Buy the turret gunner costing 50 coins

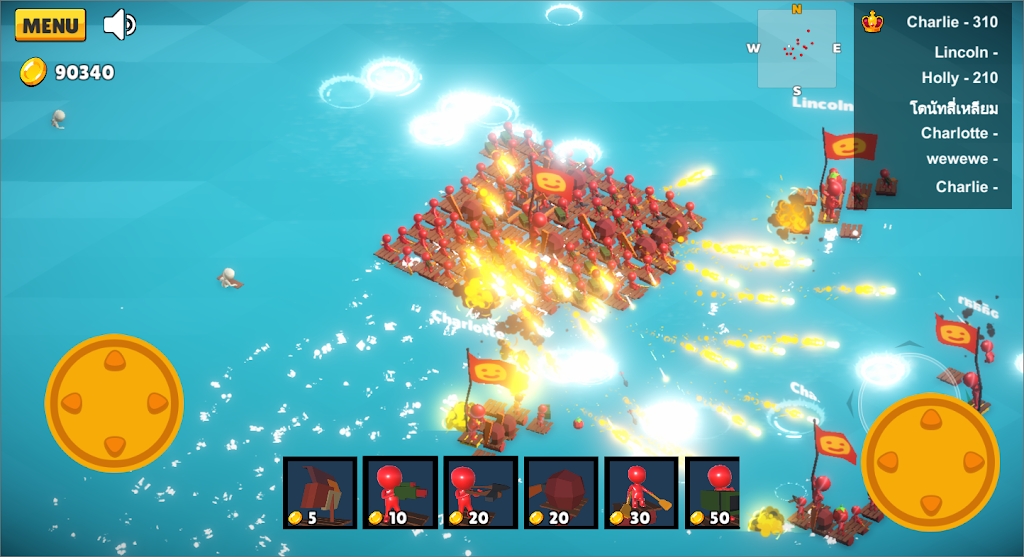click(x=713, y=492)
